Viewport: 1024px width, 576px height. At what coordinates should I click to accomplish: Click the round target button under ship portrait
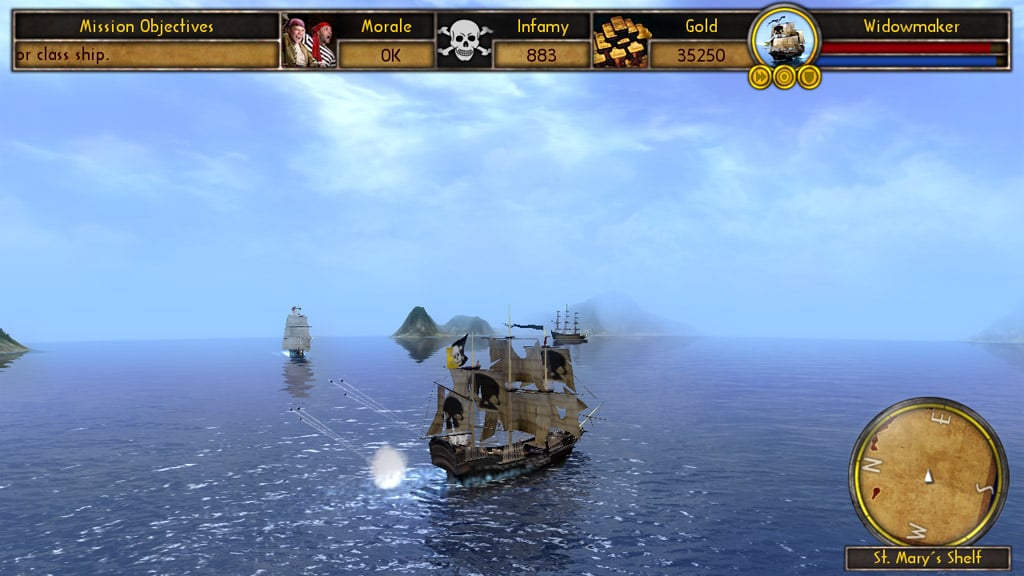pos(784,77)
